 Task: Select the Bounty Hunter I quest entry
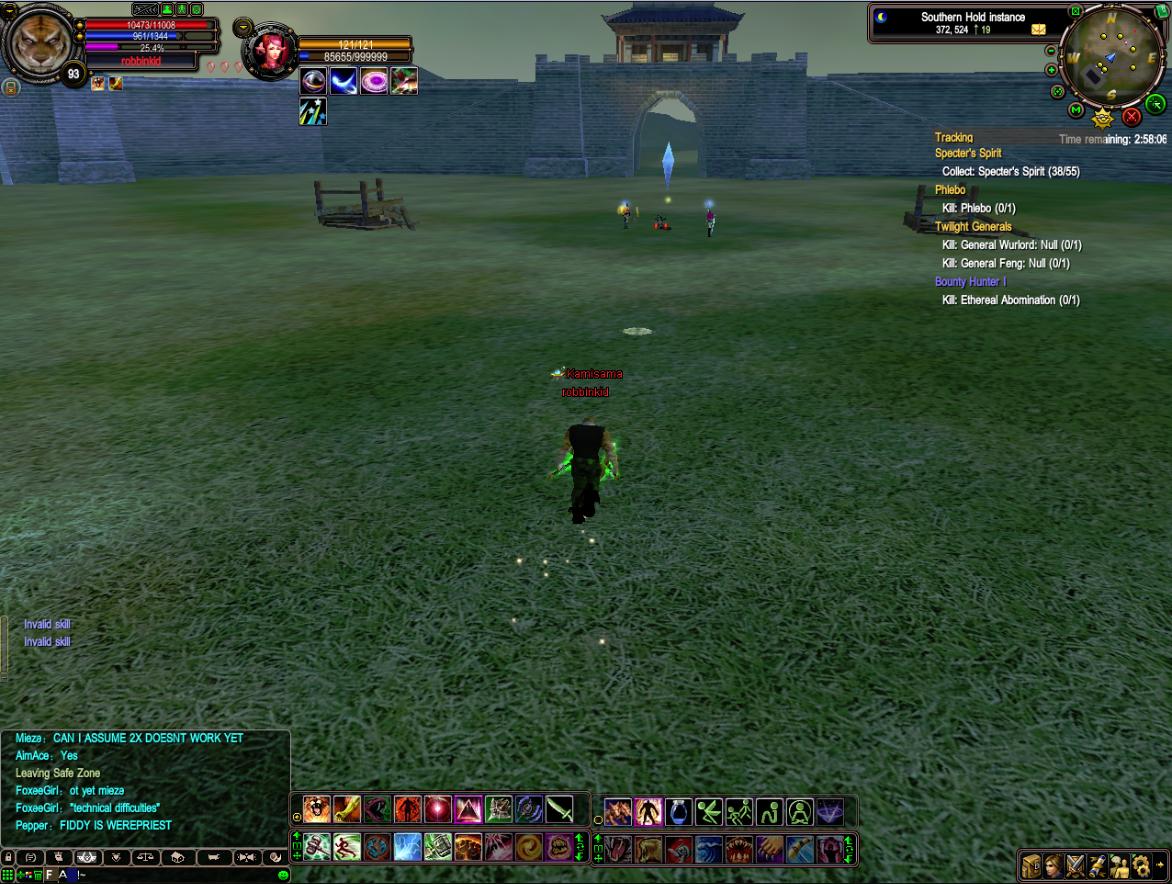coord(970,282)
